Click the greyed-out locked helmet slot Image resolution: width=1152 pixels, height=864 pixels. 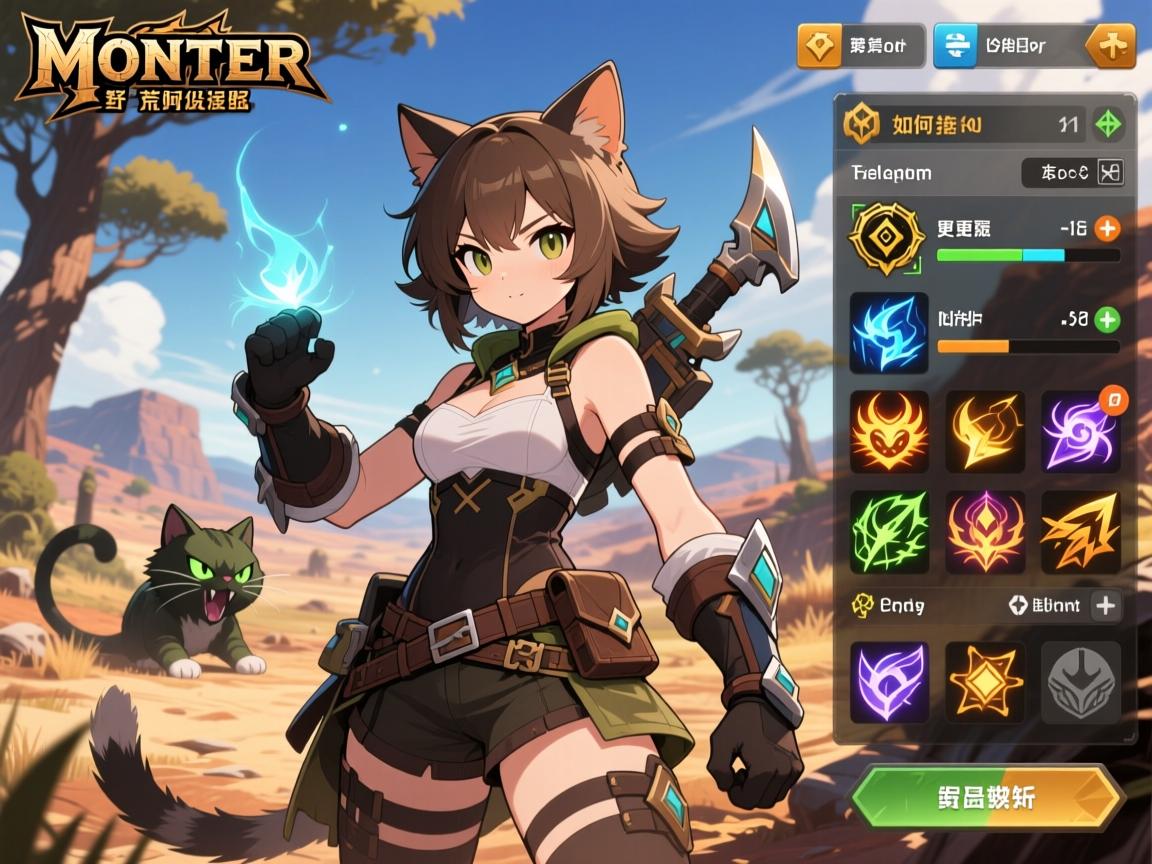[1080, 682]
